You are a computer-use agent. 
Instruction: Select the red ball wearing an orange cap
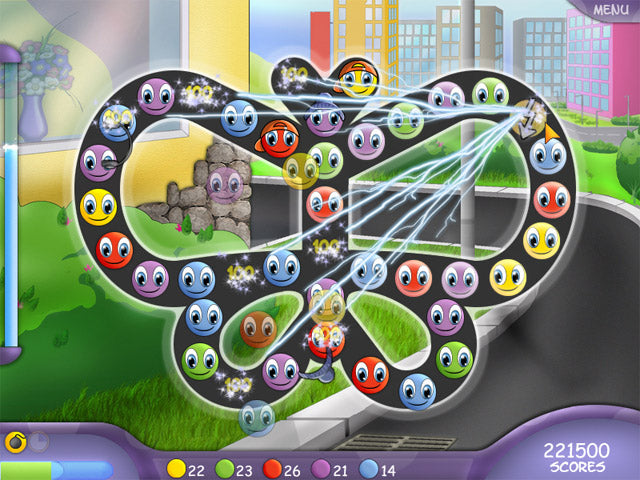[x=277, y=139]
